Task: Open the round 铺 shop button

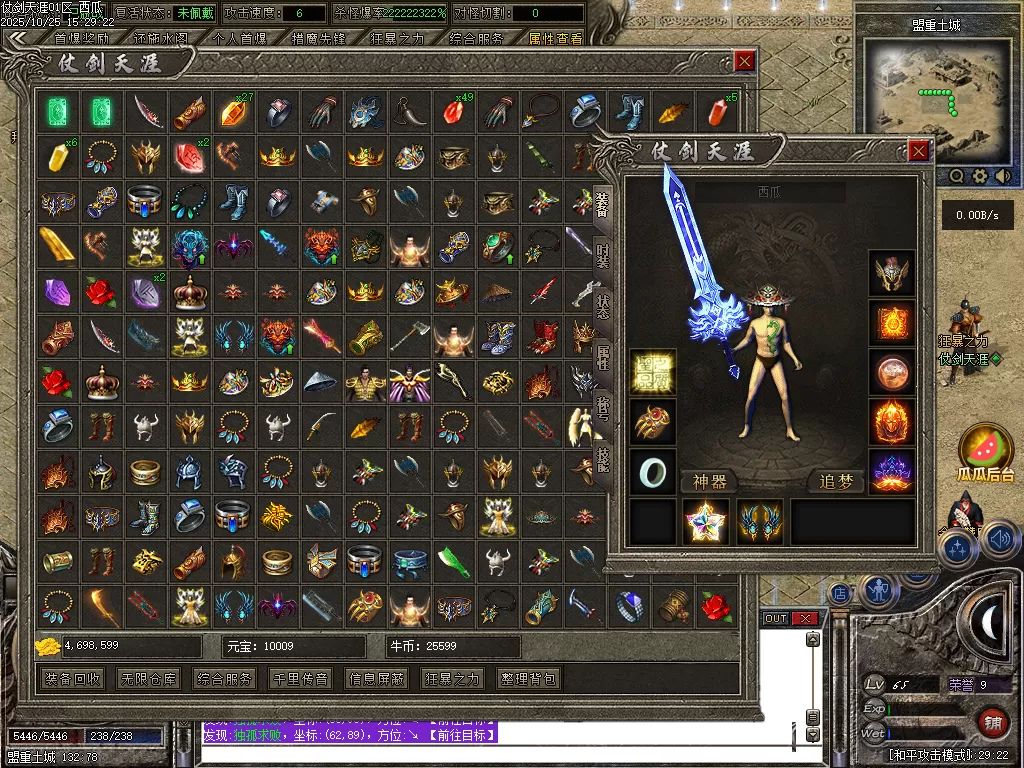Action: pyautogui.click(x=993, y=722)
